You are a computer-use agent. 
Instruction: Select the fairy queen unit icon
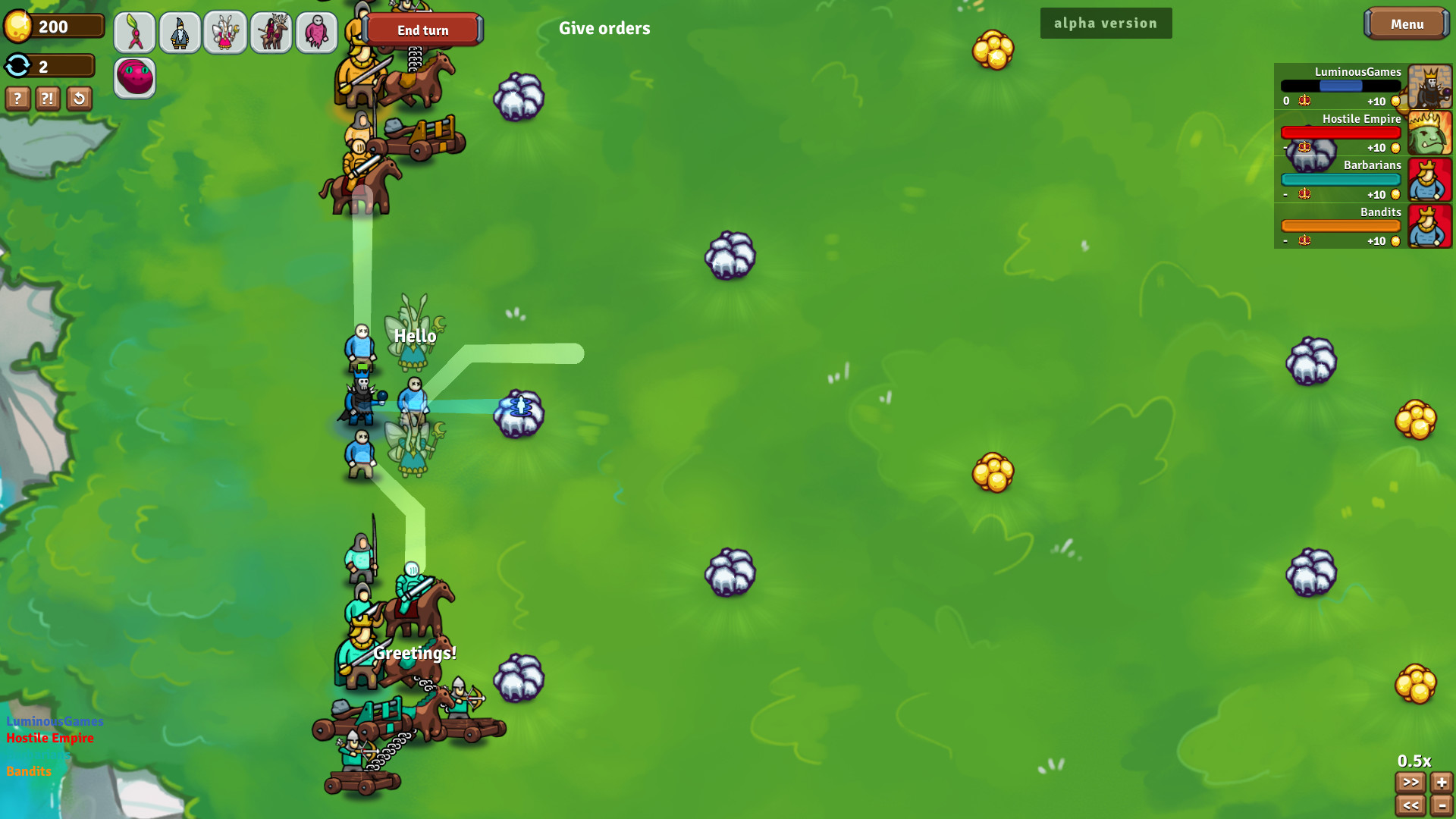pos(226,33)
